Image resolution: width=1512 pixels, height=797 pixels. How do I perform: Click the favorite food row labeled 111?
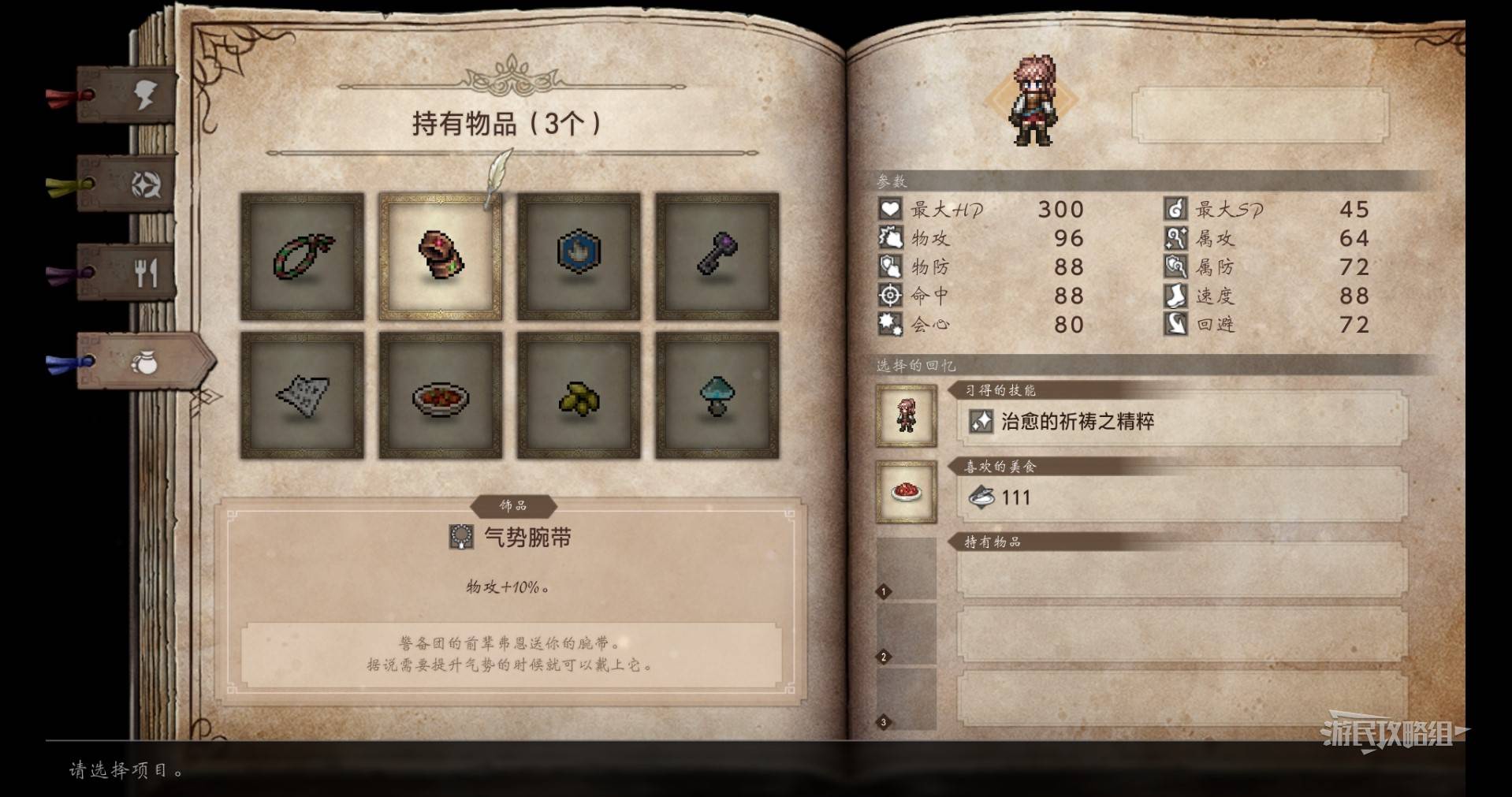point(1182,497)
